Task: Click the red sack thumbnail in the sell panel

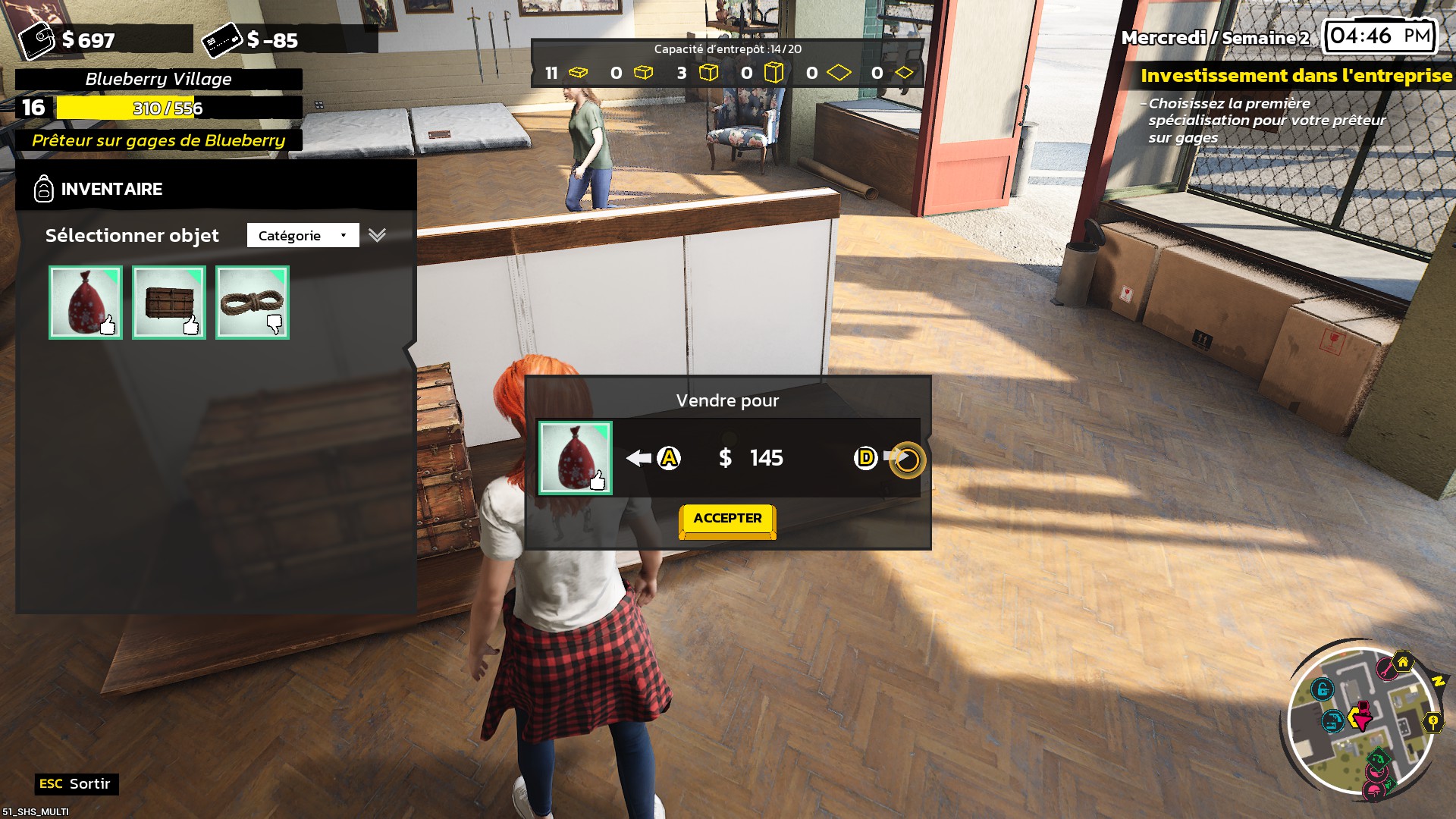Action: pyautogui.click(x=575, y=458)
